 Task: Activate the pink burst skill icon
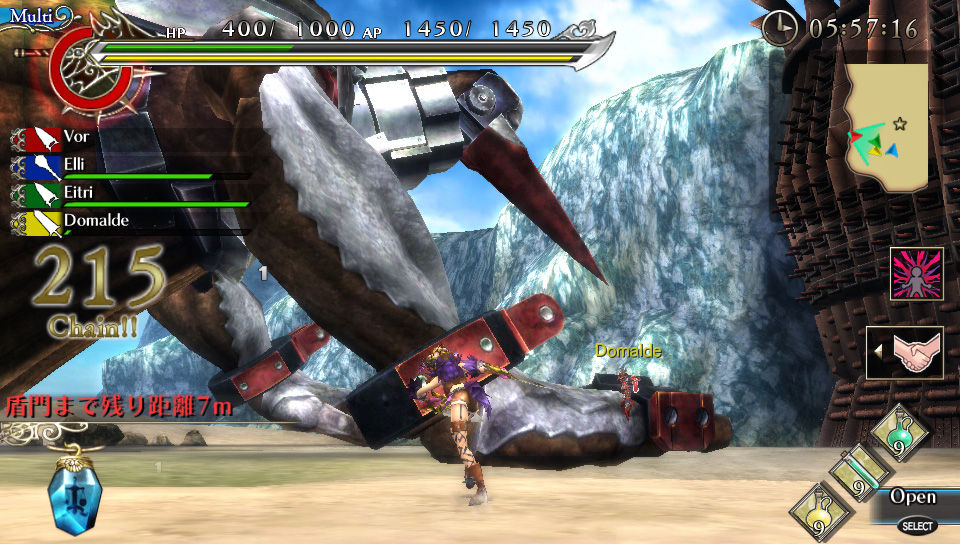pos(916,273)
